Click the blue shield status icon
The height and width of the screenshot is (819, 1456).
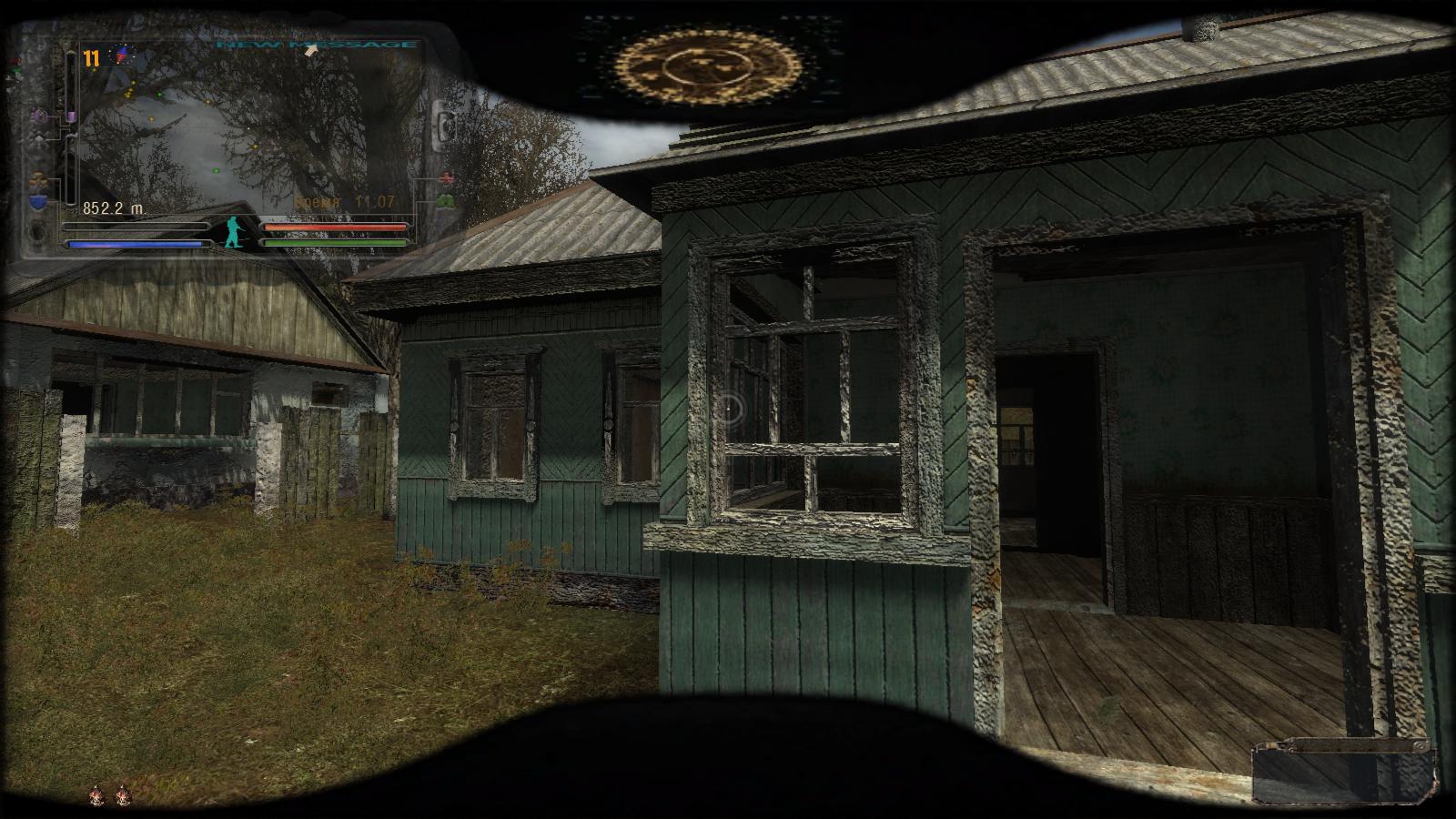pos(38,203)
